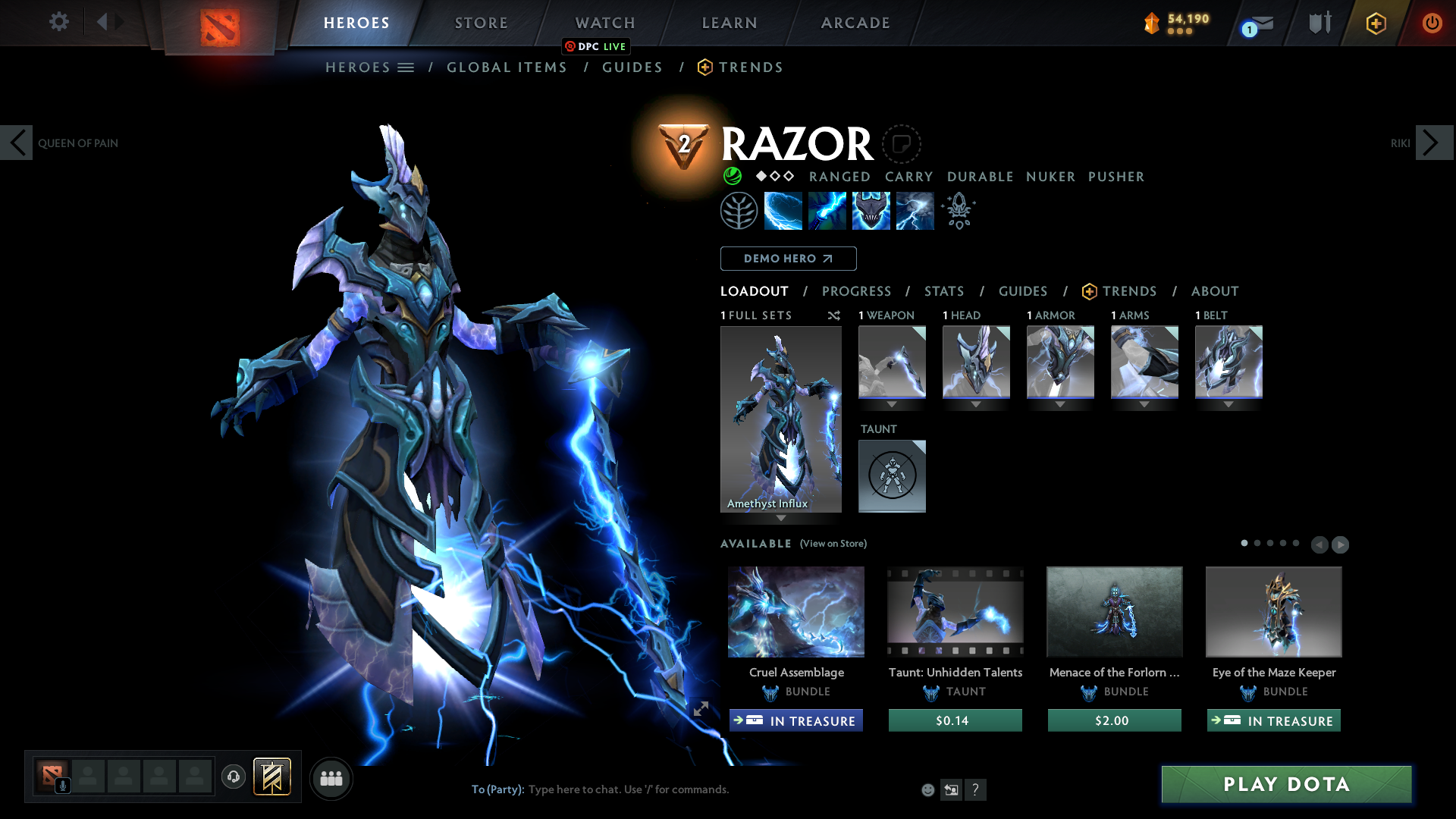The height and width of the screenshot is (819, 1456).
Task: Click the DEMO HERO button
Action: [788, 259]
